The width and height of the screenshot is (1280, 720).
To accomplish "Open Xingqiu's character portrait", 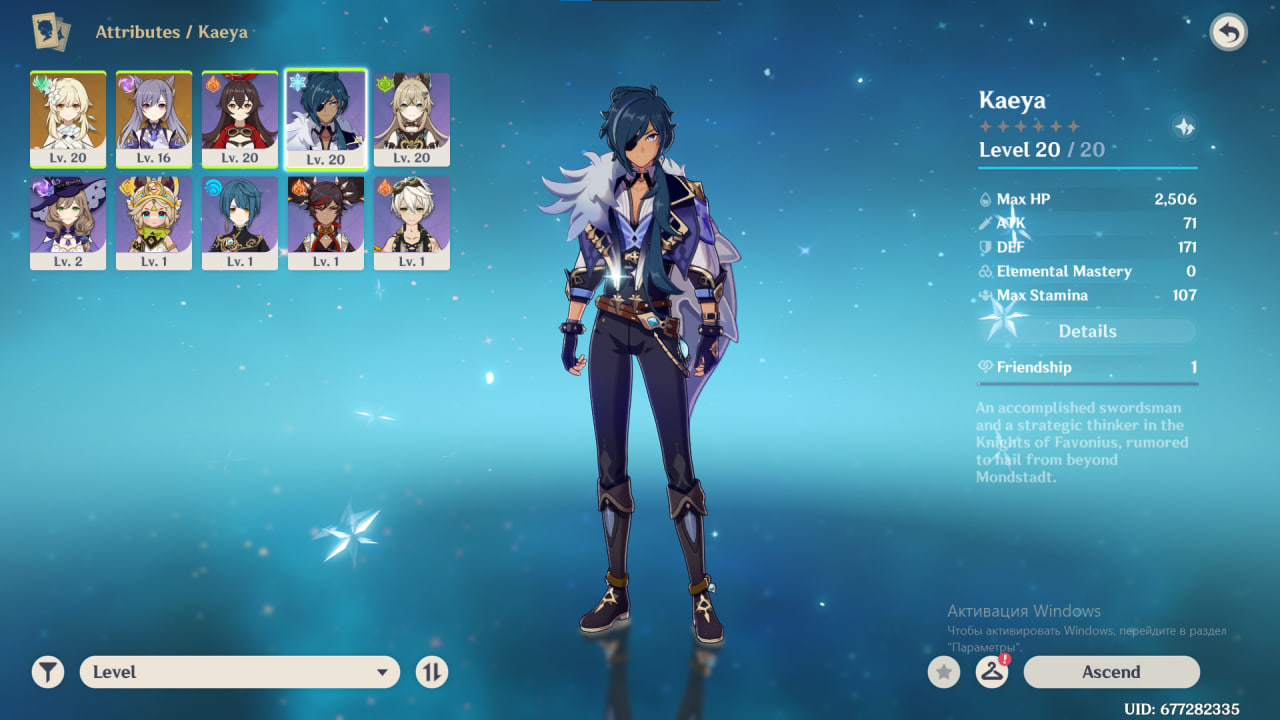I will [x=240, y=222].
